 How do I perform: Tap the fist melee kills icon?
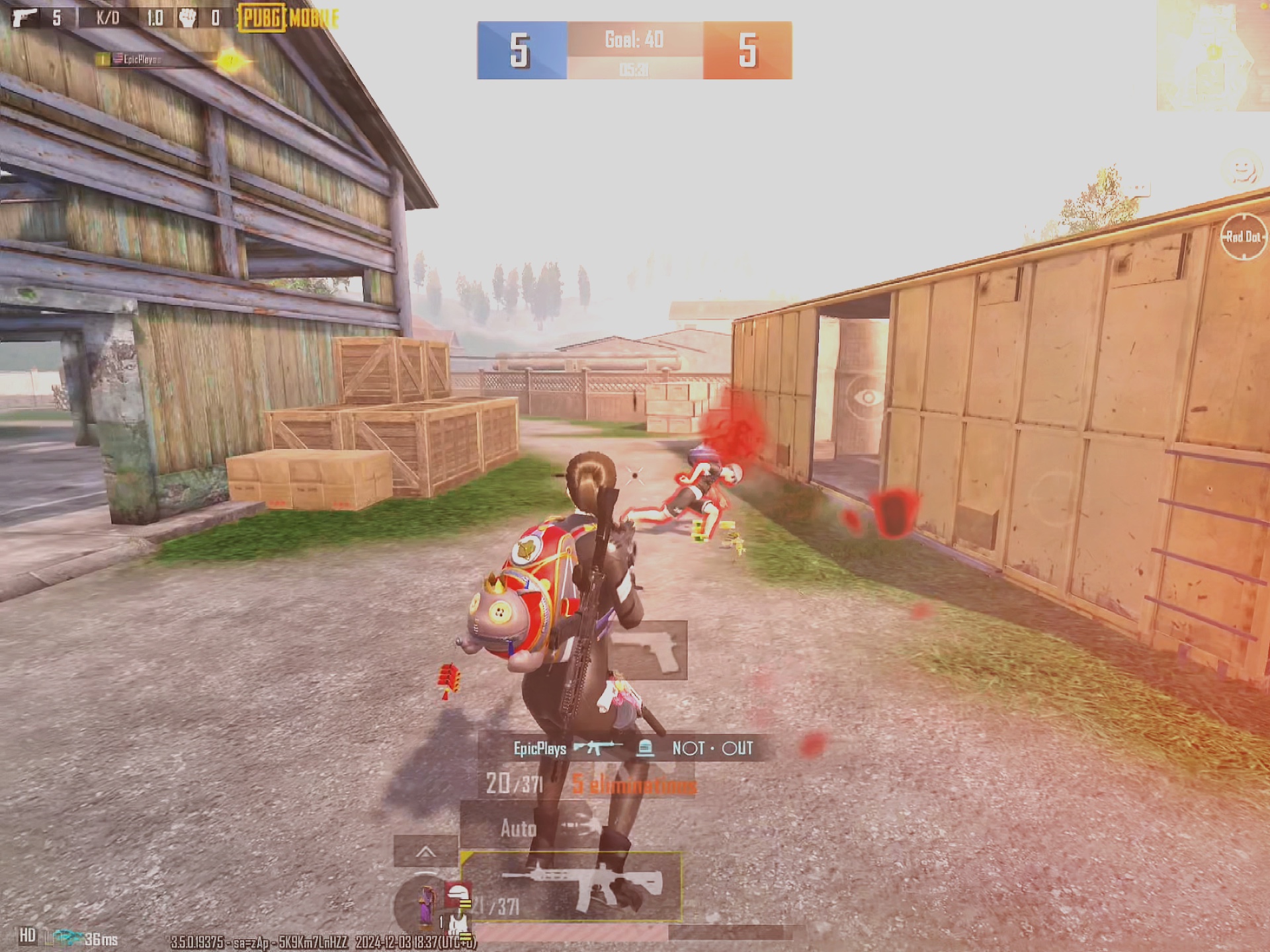click(187, 18)
